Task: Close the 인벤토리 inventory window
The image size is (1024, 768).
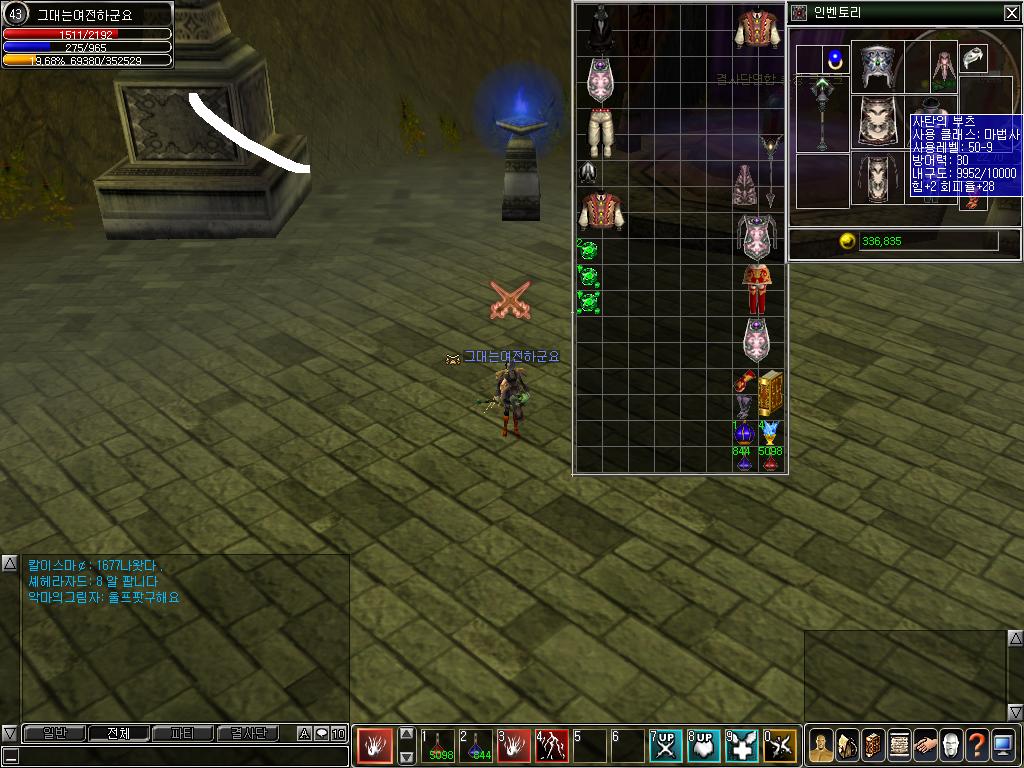Action: tap(1011, 13)
